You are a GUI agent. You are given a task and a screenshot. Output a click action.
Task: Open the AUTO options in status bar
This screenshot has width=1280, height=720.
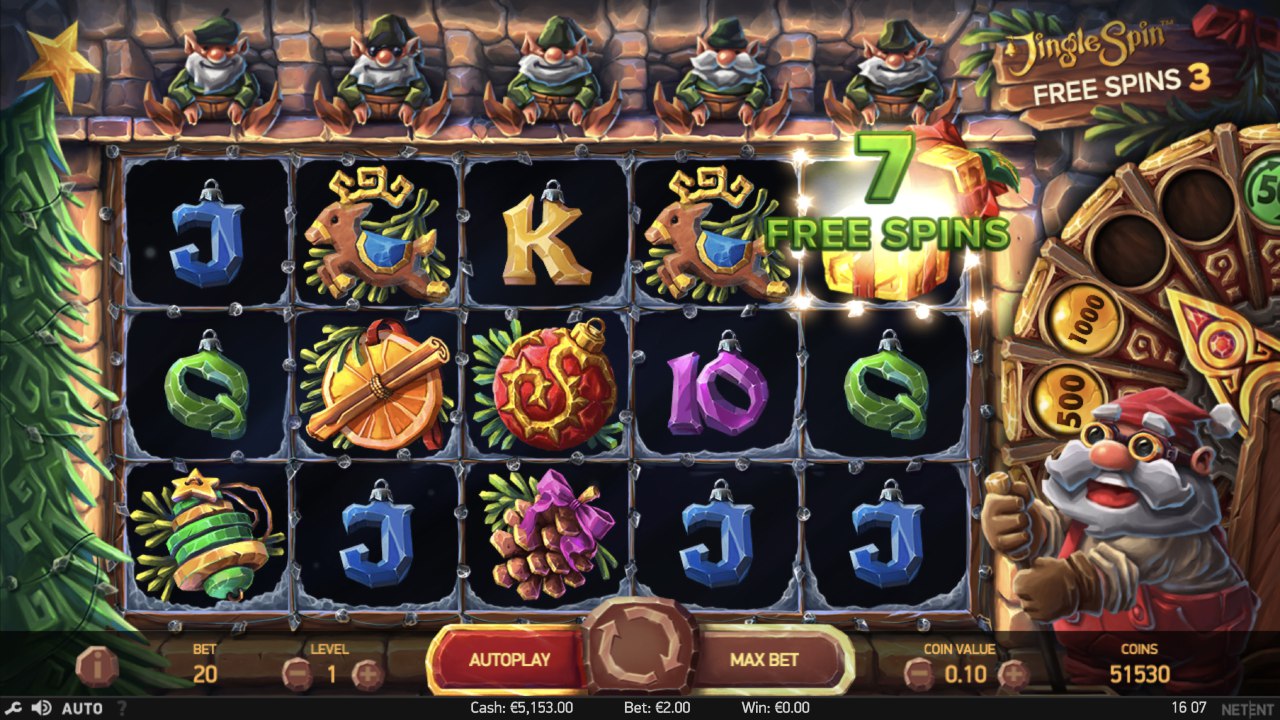tap(82, 708)
